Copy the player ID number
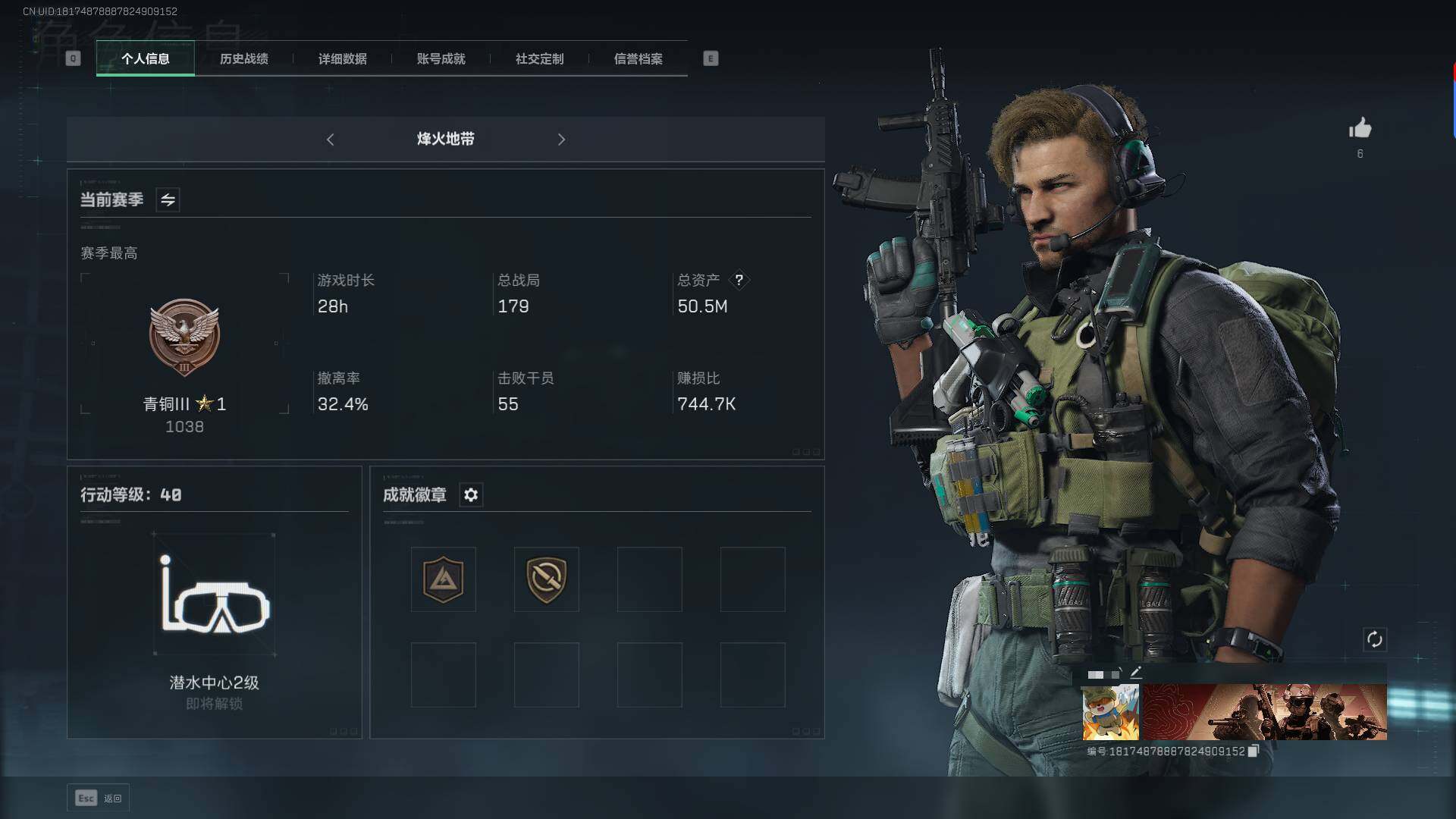 click(x=1253, y=751)
